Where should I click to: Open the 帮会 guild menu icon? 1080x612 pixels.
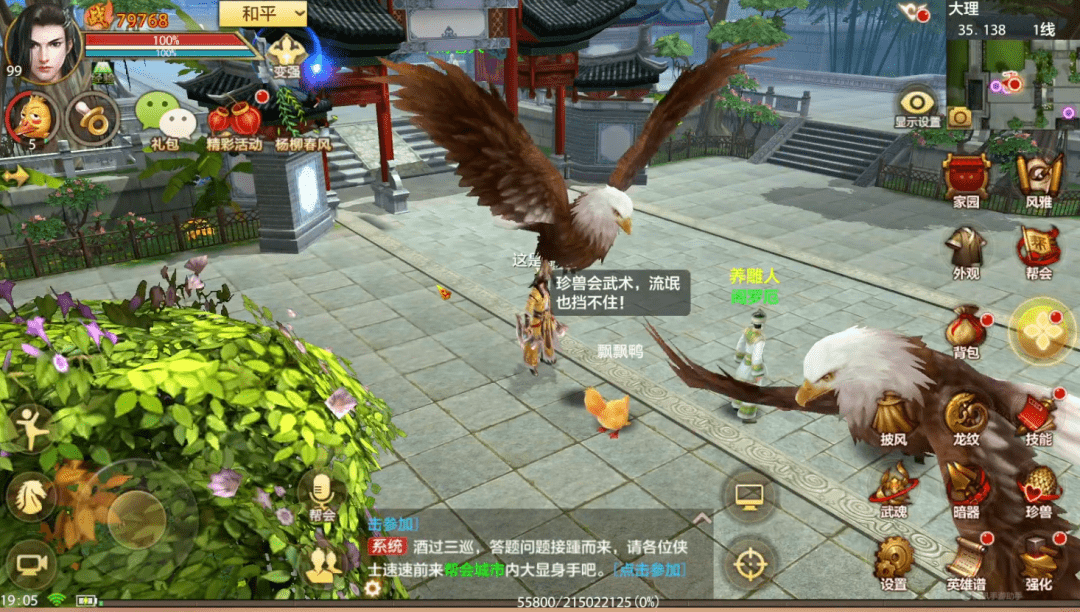point(1039,248)
